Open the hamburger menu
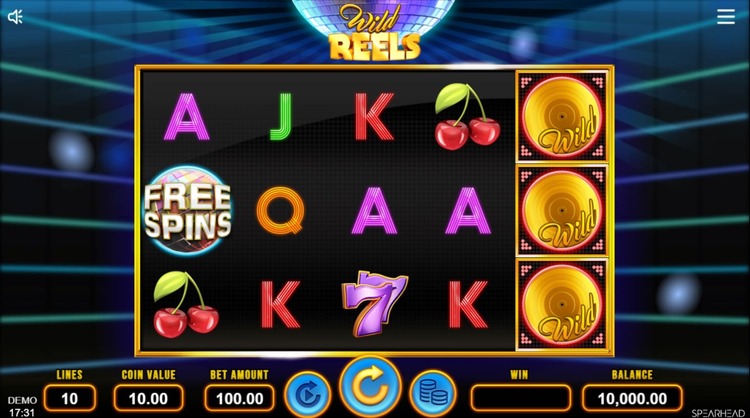 click(x=726, y=17)
